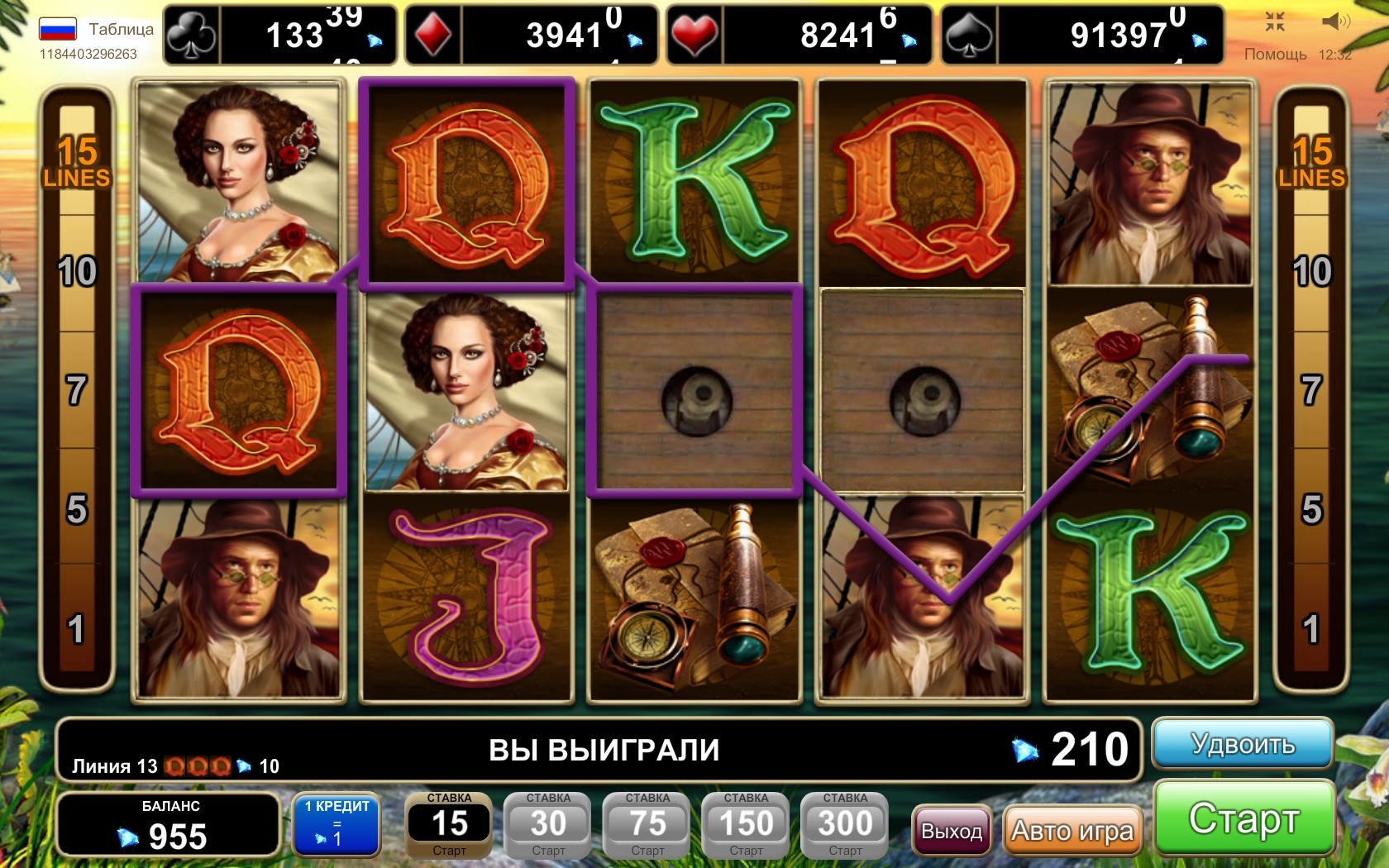Viewport: 1389px width, 868px height.
Task: Change the 1 Кредит denomination
Action: tap(337, 823)
